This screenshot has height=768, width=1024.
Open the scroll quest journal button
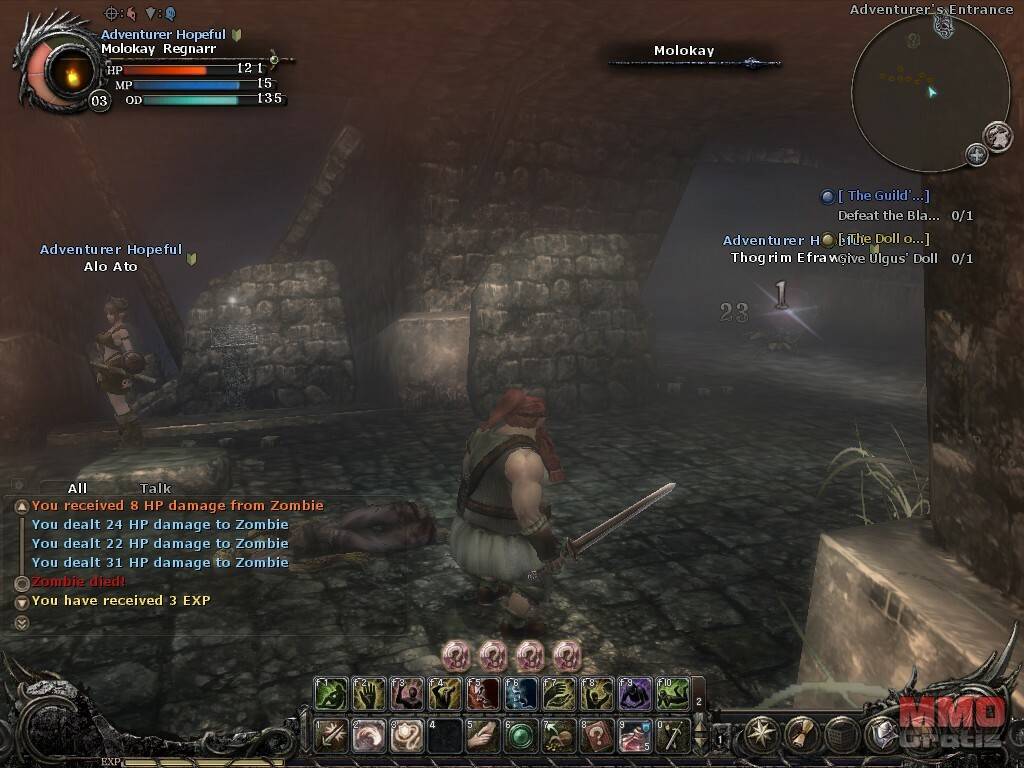(802, 735)
